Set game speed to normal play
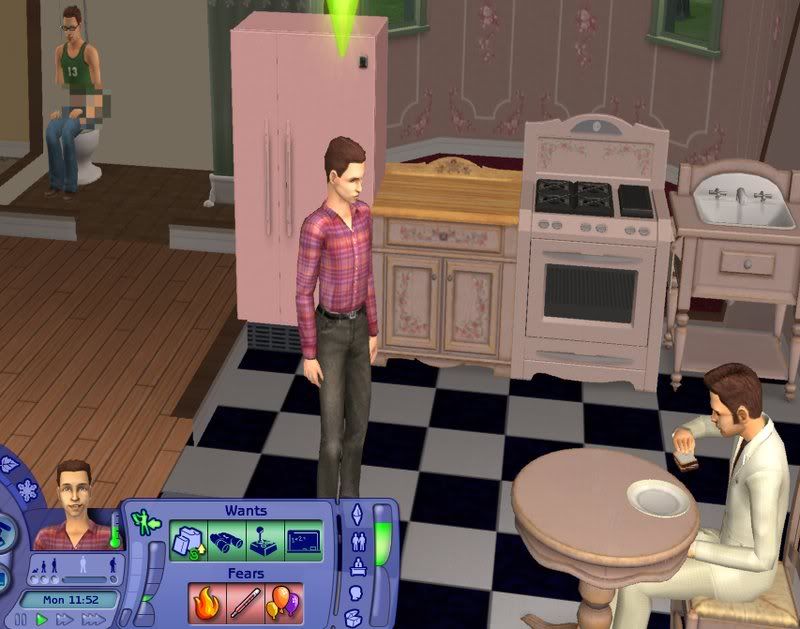 point(42,620)
